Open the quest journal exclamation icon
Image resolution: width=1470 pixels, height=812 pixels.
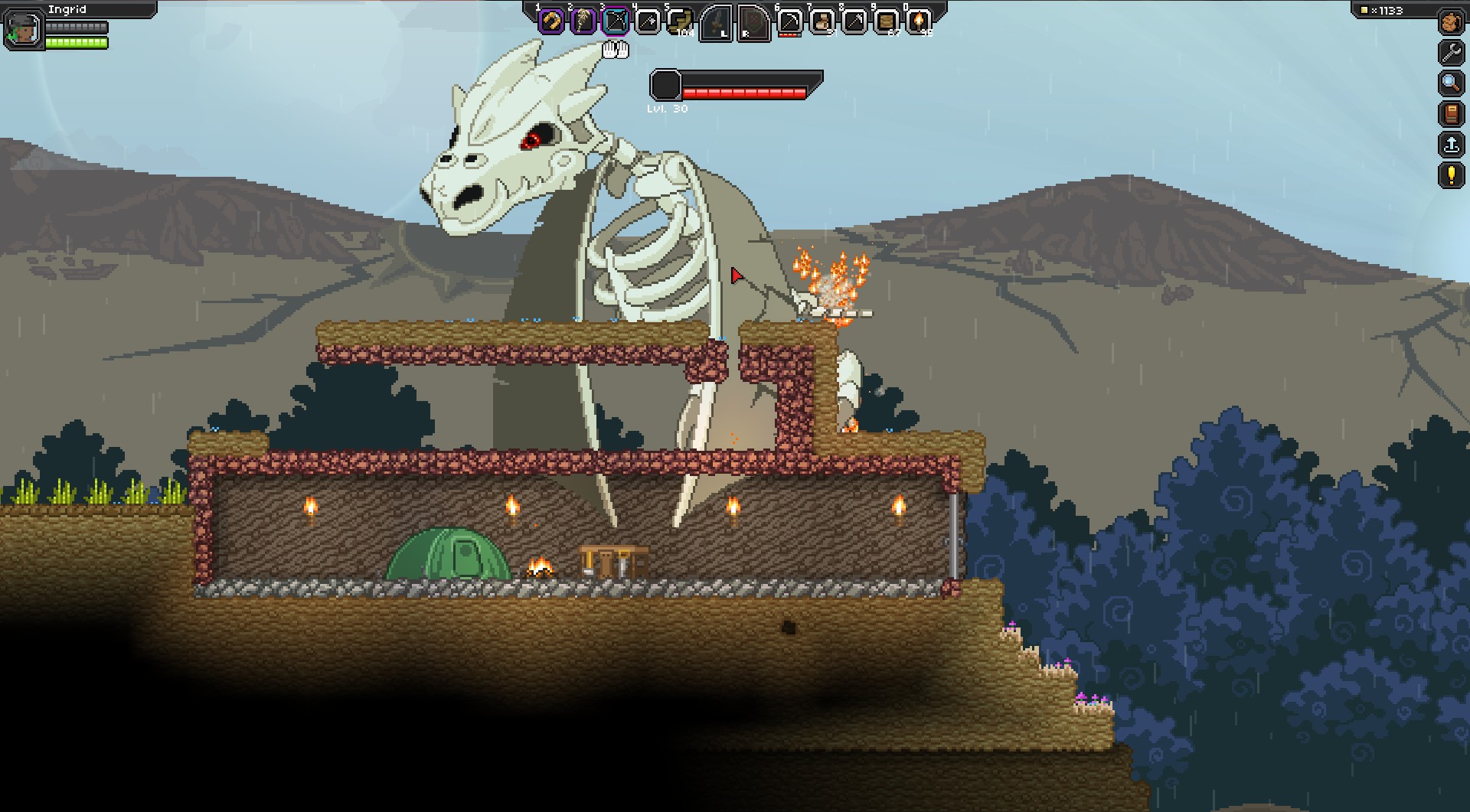click(1451, 175)
